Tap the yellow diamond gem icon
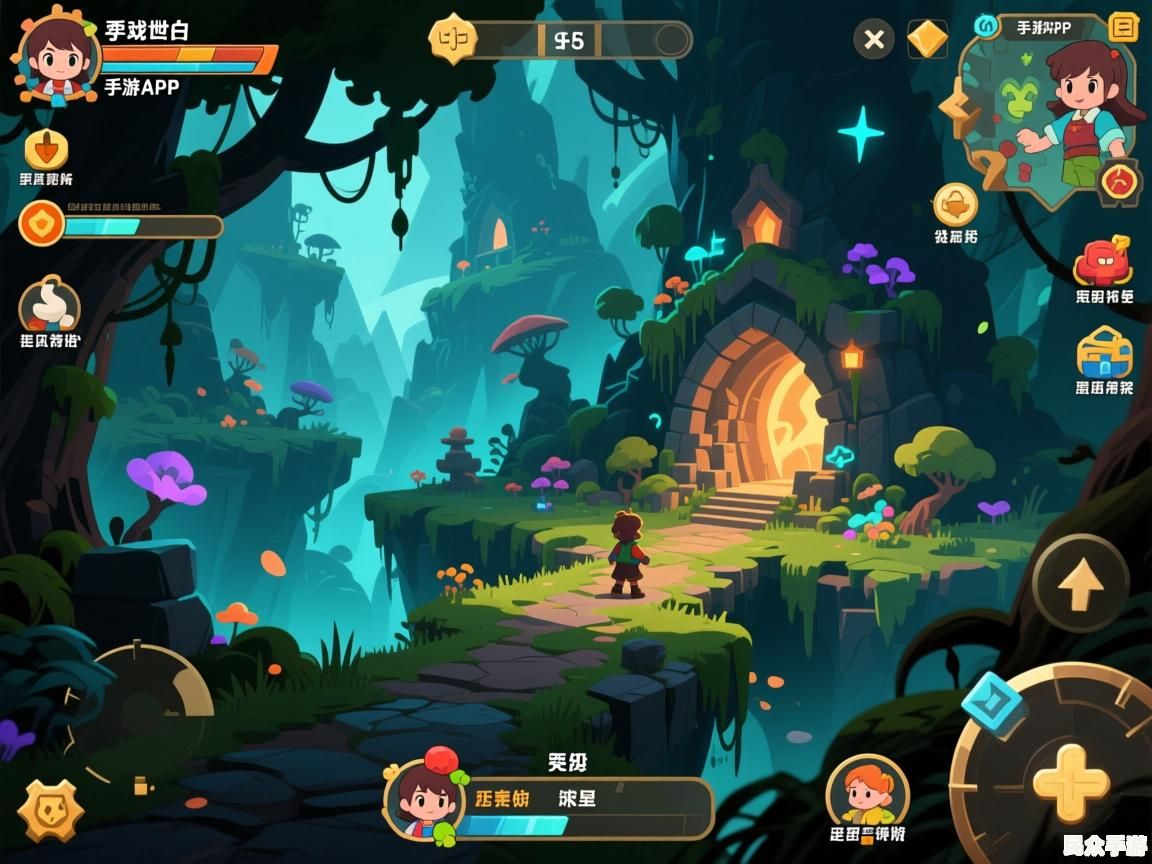The image size is (1152, 864). coord(927,40)
